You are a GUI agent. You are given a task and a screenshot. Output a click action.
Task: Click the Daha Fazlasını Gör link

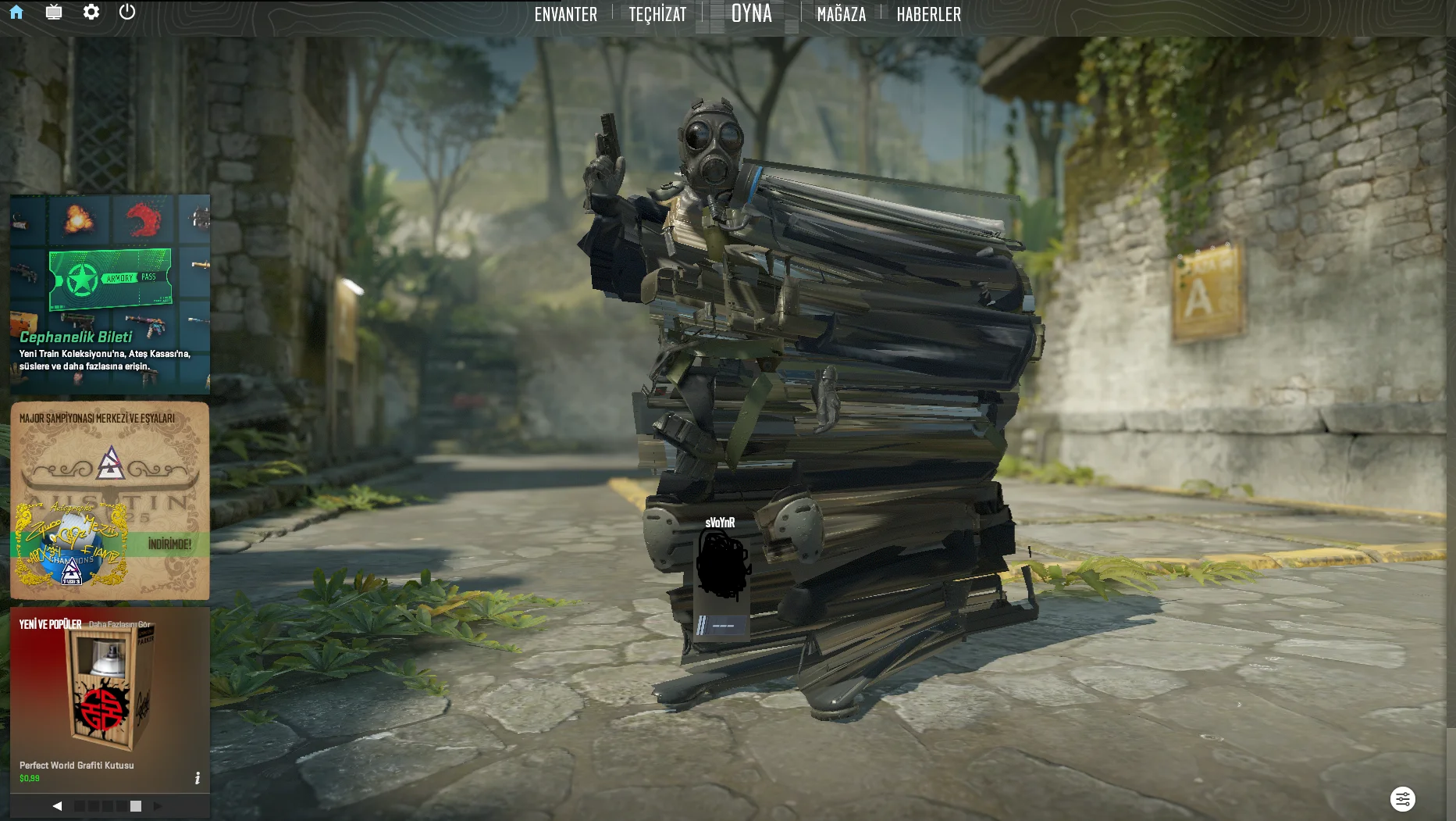pyautogui.click(x=119, y=624)
